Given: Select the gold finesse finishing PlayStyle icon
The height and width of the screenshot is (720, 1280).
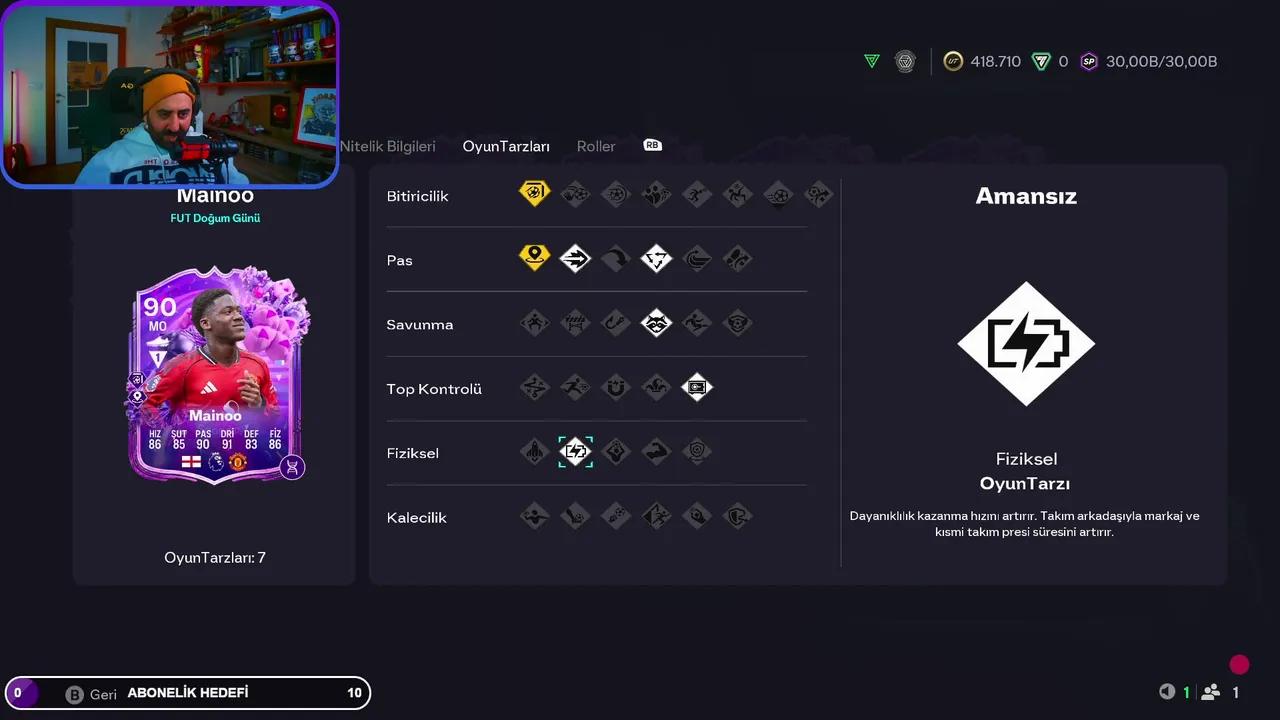Looking at the screenshot, I should tap(534, 193).
